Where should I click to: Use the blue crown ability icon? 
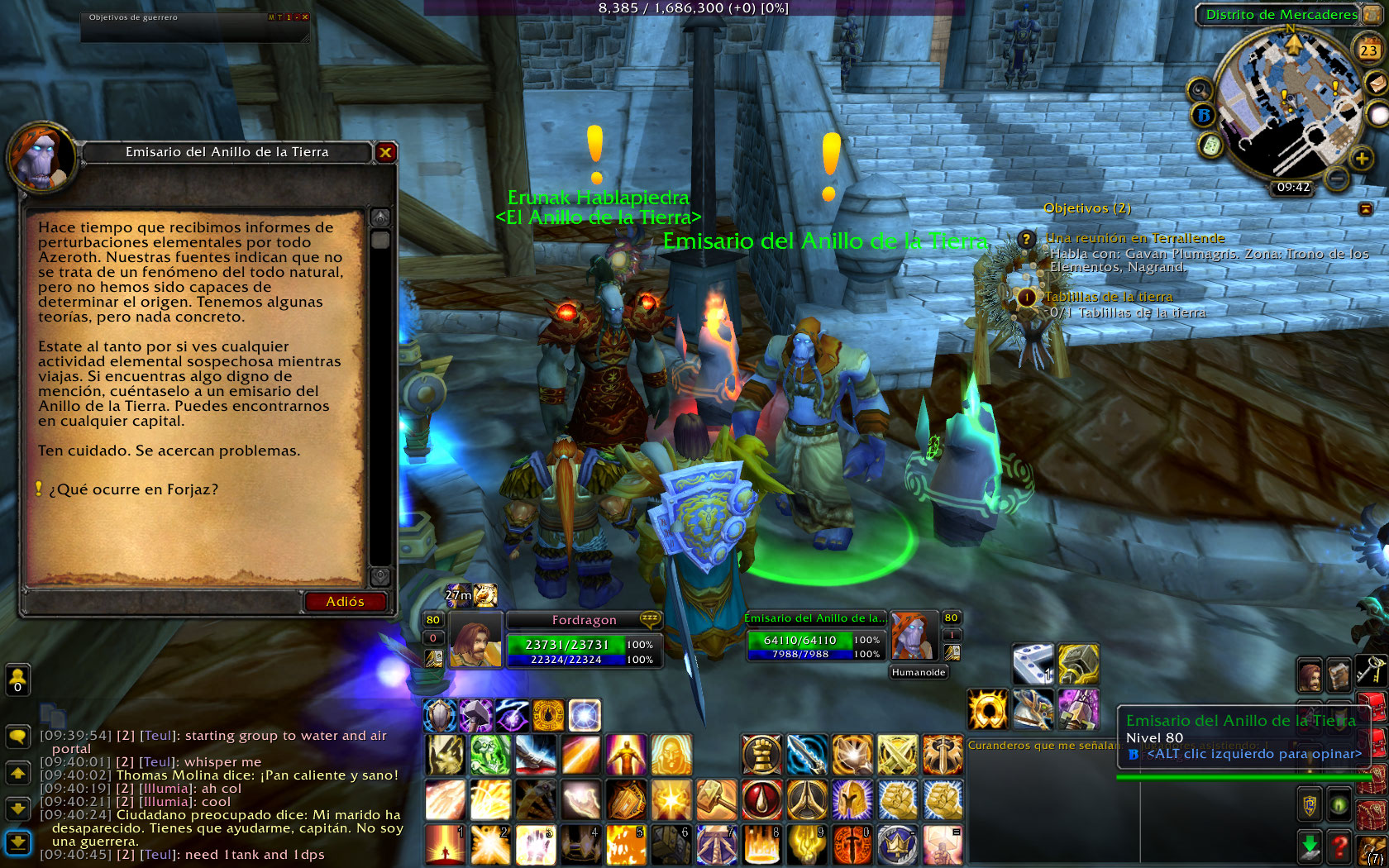[x=897, y=845]
